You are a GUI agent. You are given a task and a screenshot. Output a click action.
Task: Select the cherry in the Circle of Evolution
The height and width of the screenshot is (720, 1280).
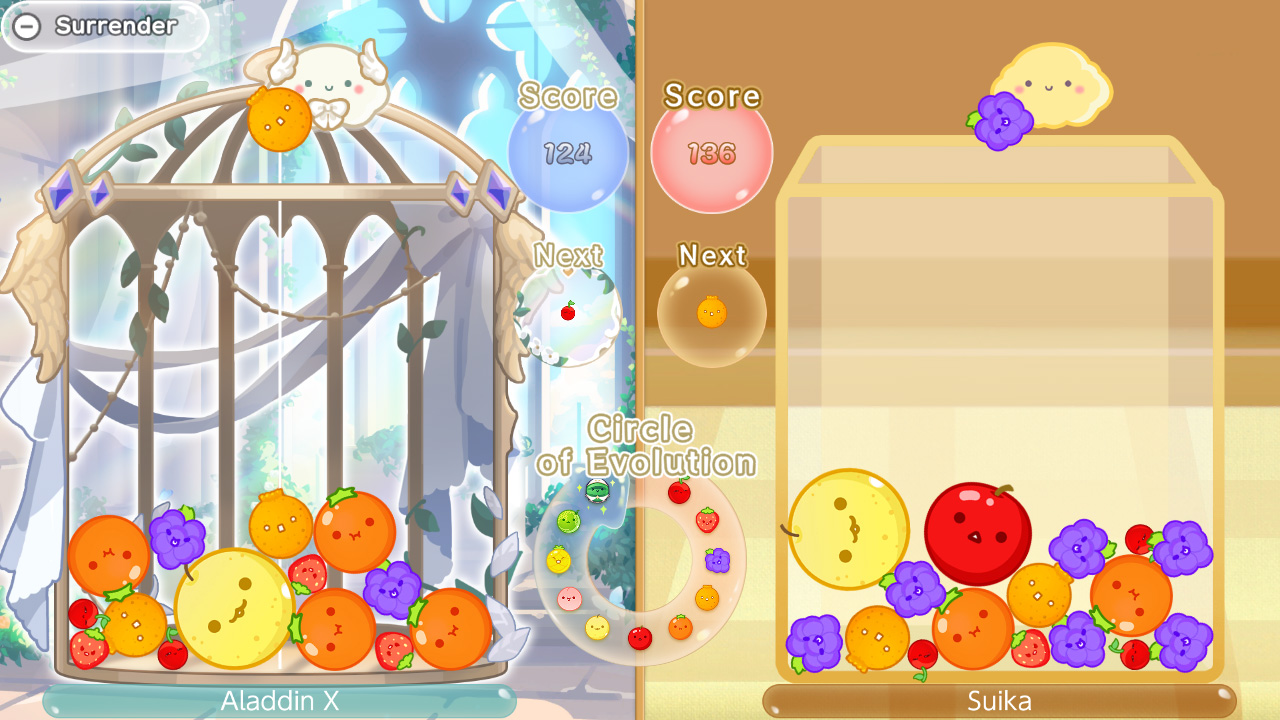pos(679,492)
